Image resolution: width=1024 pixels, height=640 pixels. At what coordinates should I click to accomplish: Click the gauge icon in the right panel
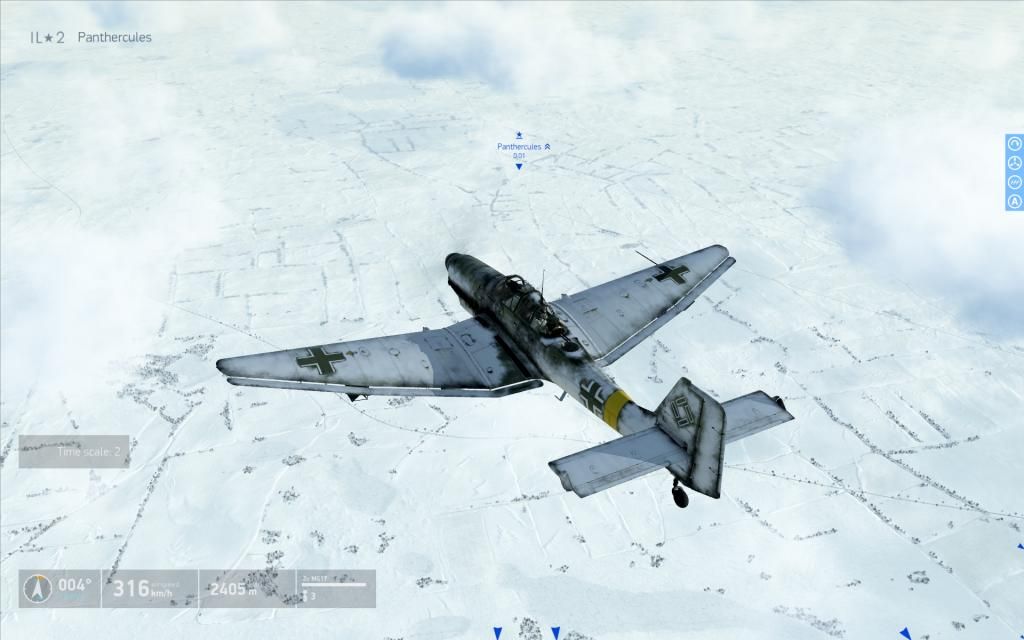click(1014, 144)
